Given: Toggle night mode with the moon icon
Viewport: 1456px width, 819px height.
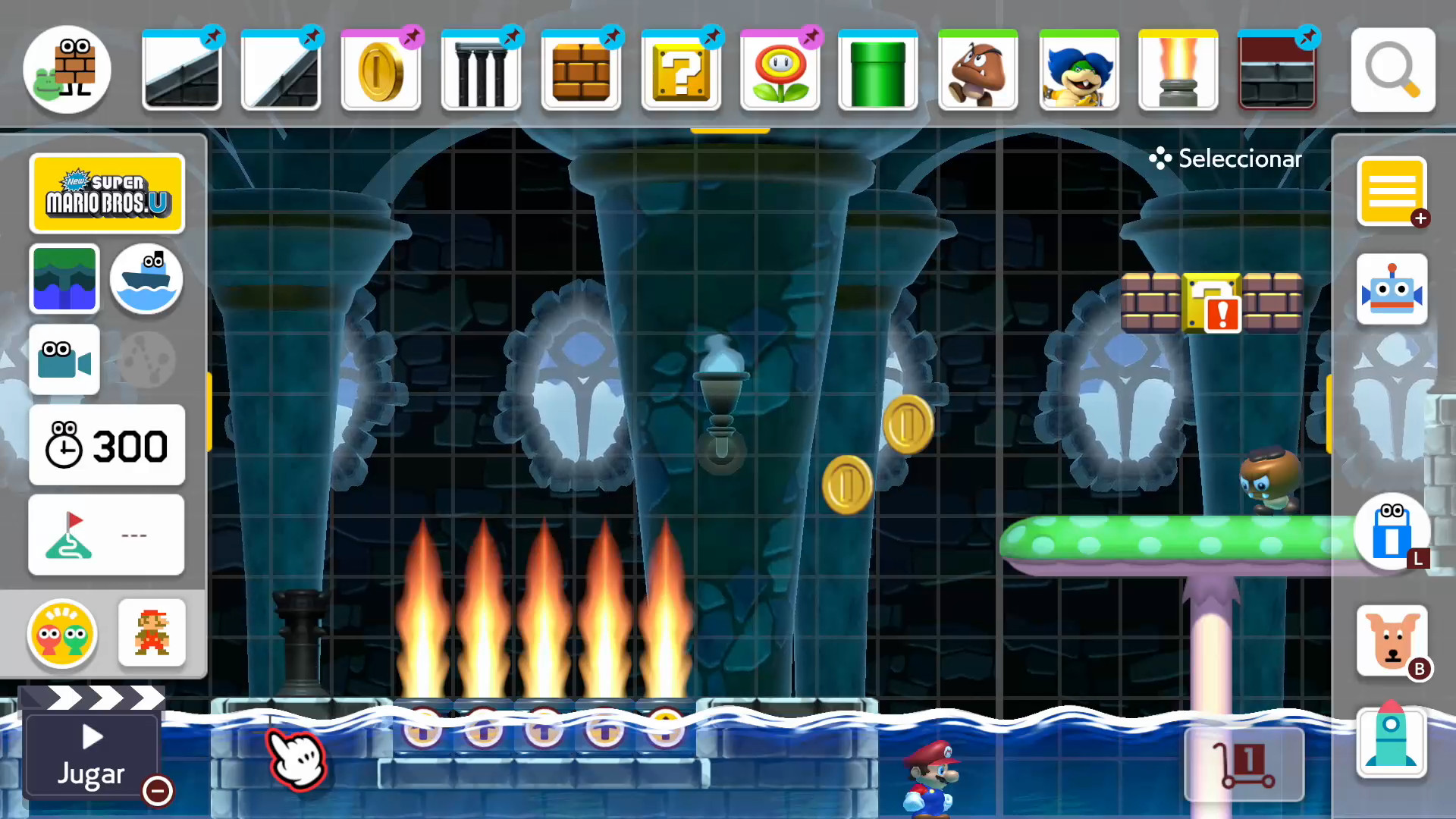Looking at the screenshot, I should (x=146, y=359).
